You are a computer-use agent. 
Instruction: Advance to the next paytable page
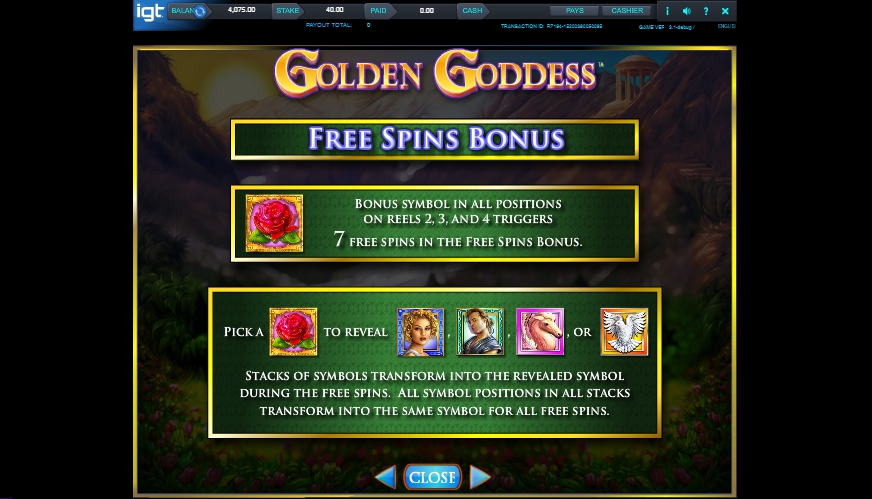coord(480,477)
